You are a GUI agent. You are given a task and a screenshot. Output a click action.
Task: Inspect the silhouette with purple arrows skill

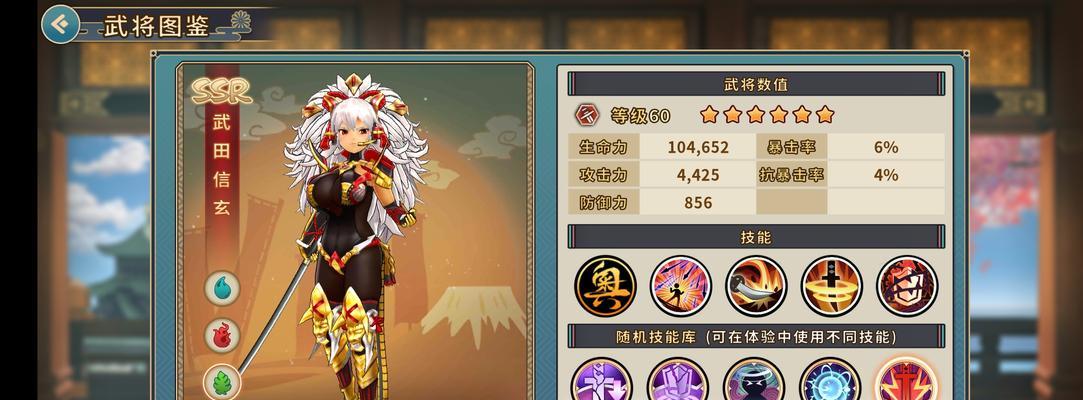pos(681,285)
